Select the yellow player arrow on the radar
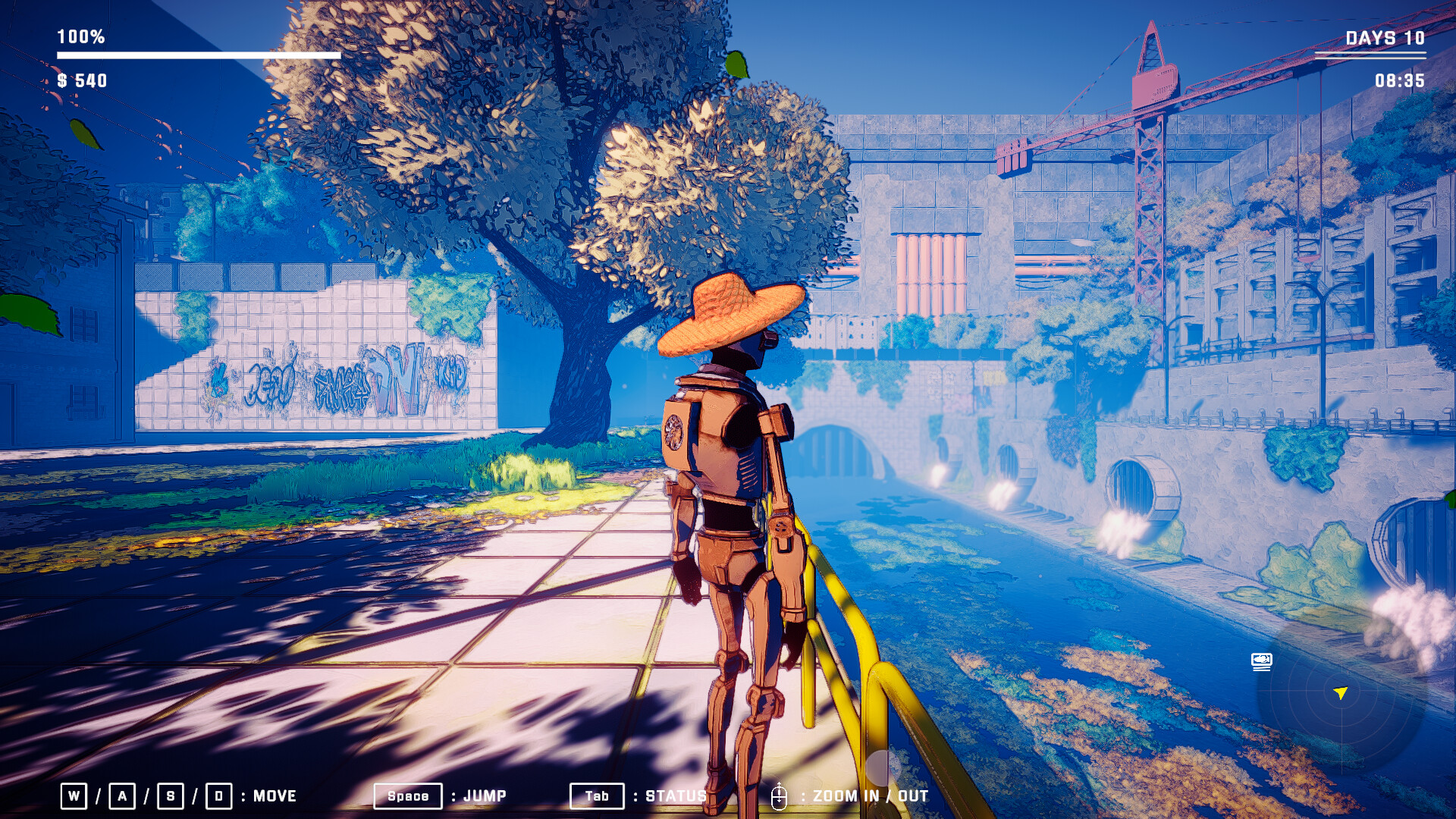Viewport: 1456px width, 819px height. click(1339, 692)
